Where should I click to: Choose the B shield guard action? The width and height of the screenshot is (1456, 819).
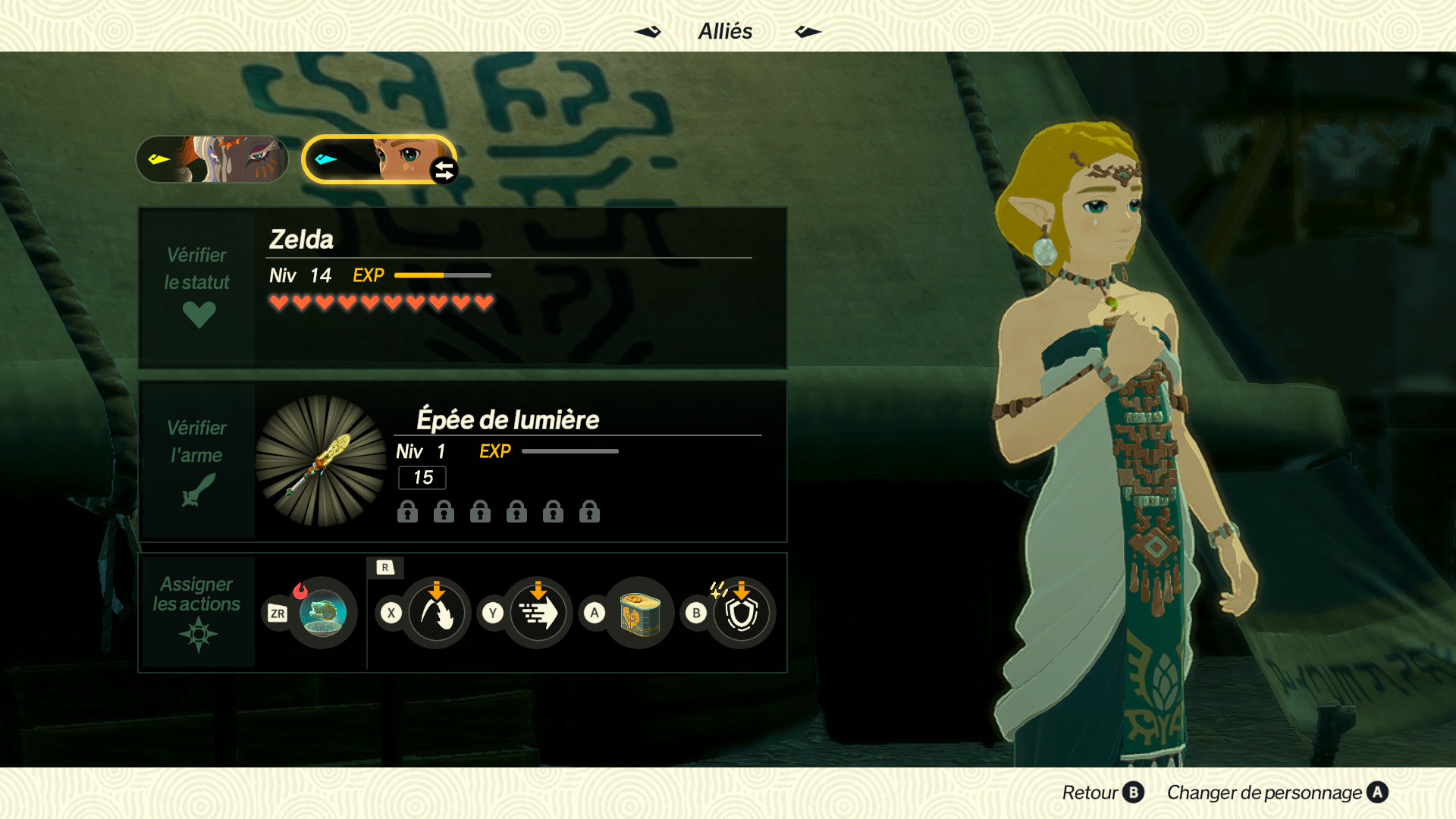[x=741, y=613]
